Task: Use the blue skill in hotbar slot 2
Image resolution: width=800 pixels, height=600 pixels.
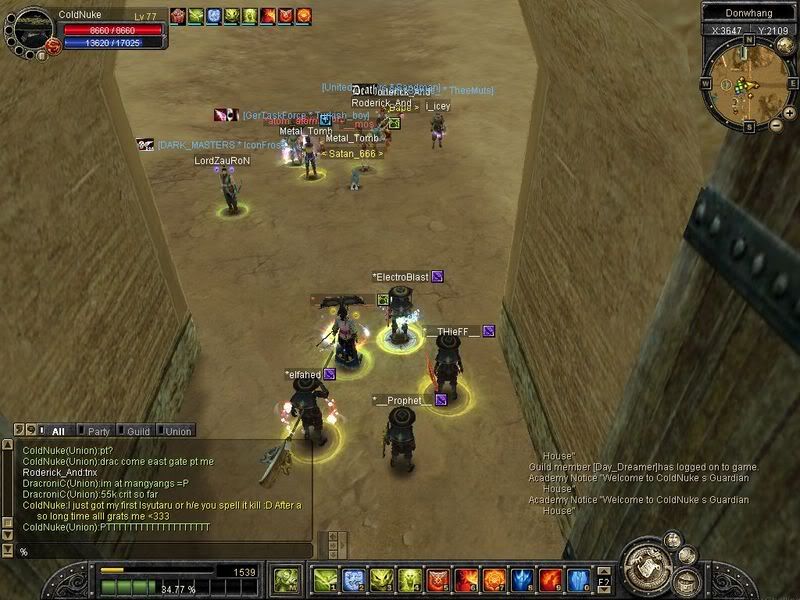Action: point(353,579)
